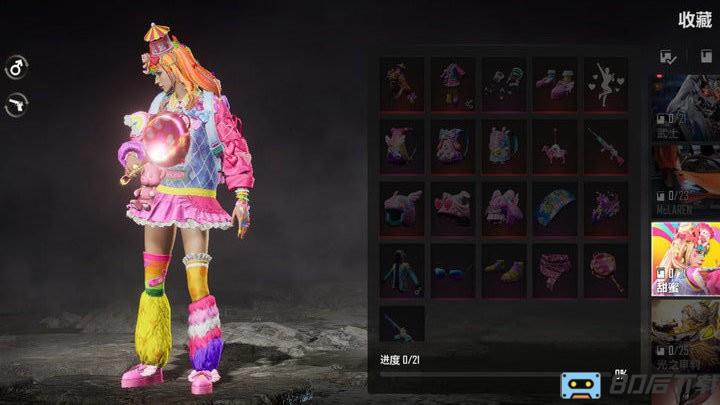This screenshot has width=720, height=405.
Task: Choose the blue sunglasses item slot
Action: coord(453,271)
